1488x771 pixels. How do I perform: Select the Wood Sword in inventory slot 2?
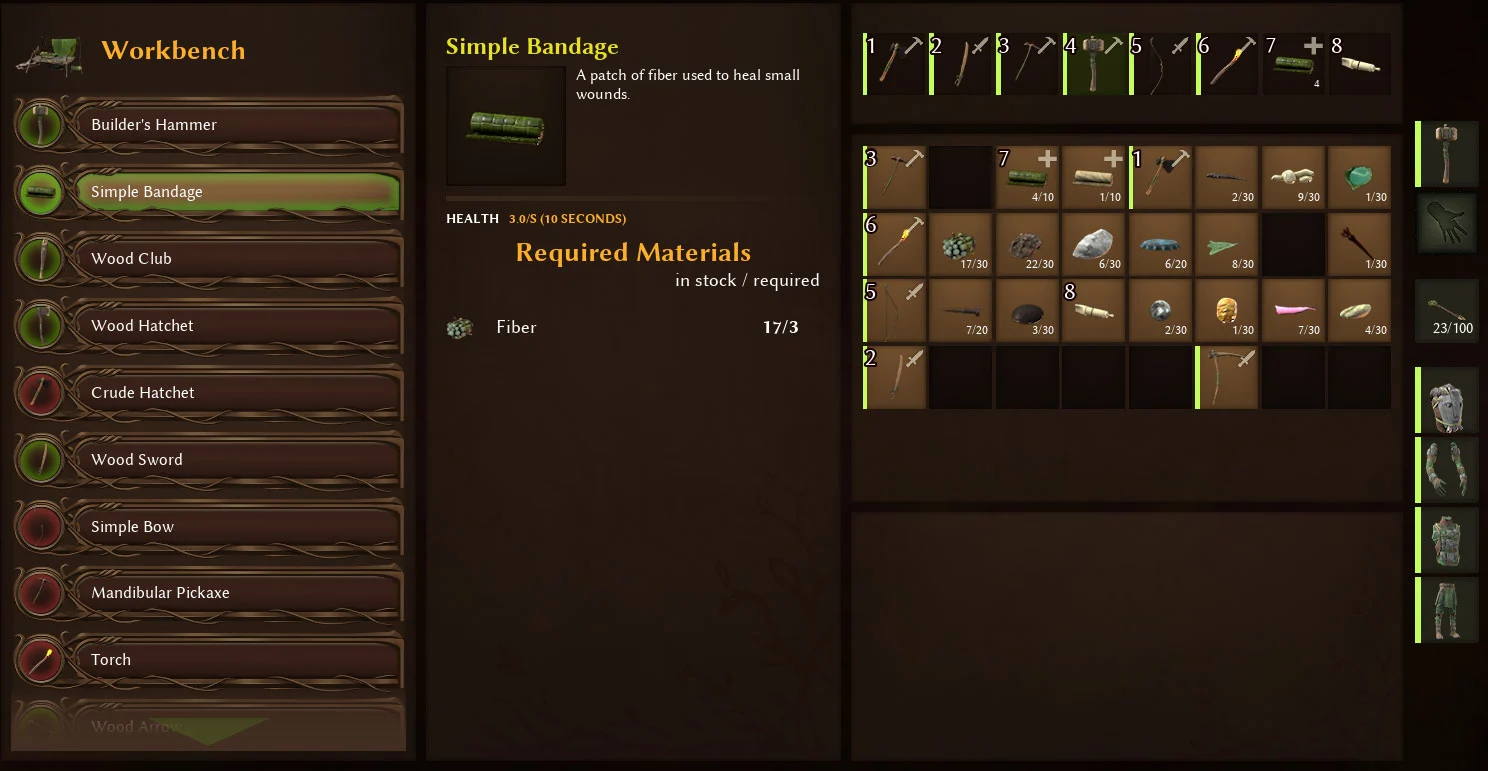pos(893,377)
